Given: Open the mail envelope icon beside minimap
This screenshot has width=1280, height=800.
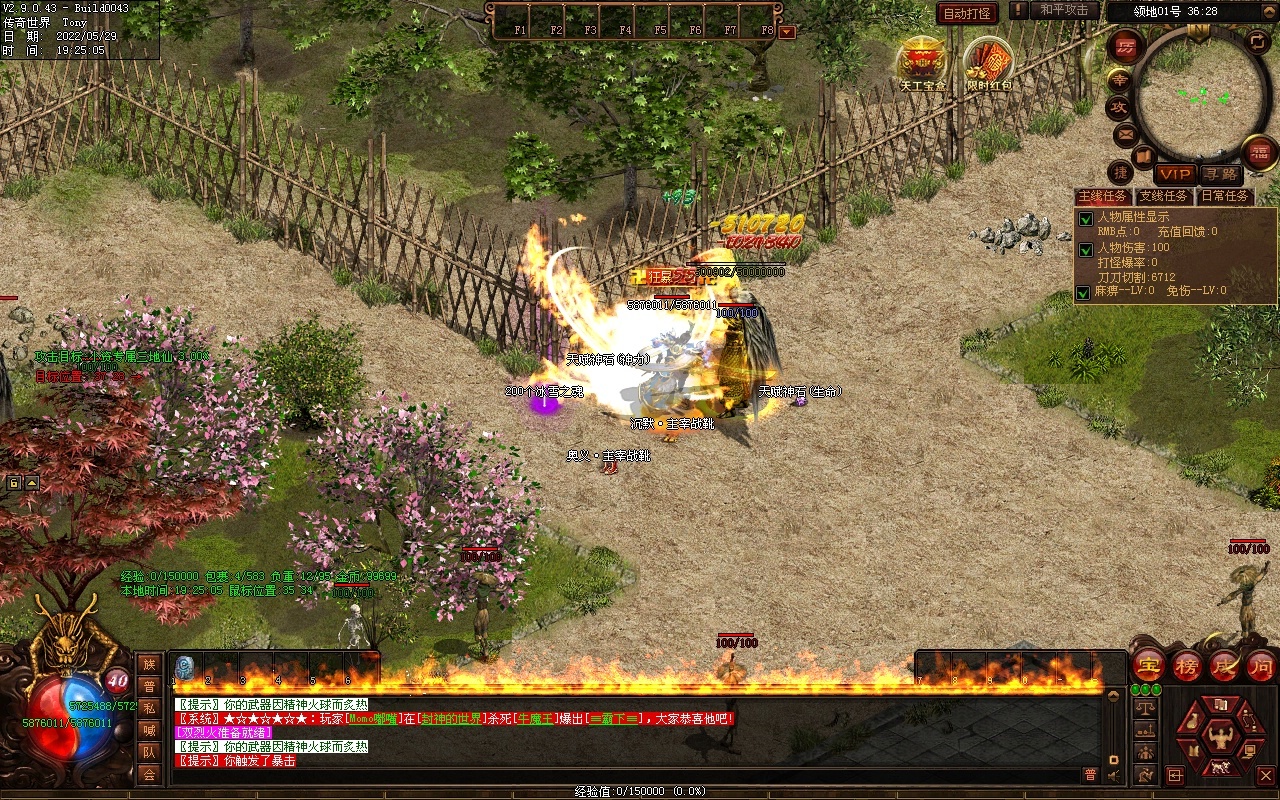Looking at the screenshot, I should click(x=1125, y=133).
